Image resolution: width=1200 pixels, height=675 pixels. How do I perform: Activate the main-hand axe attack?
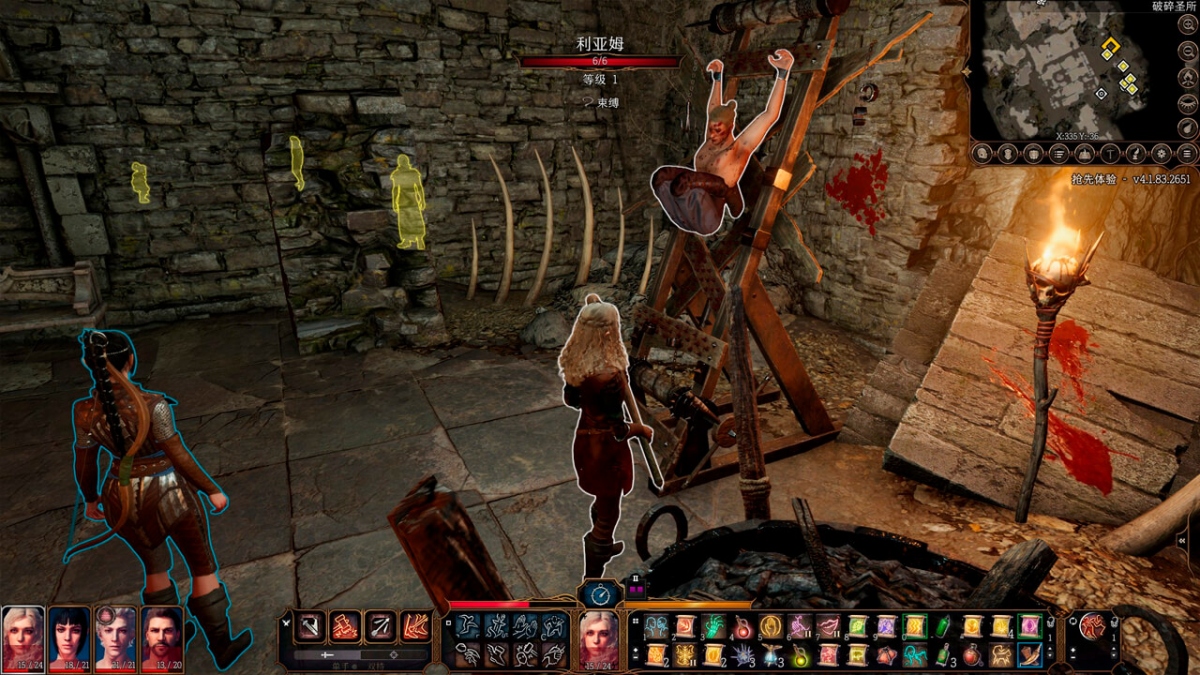312,627
